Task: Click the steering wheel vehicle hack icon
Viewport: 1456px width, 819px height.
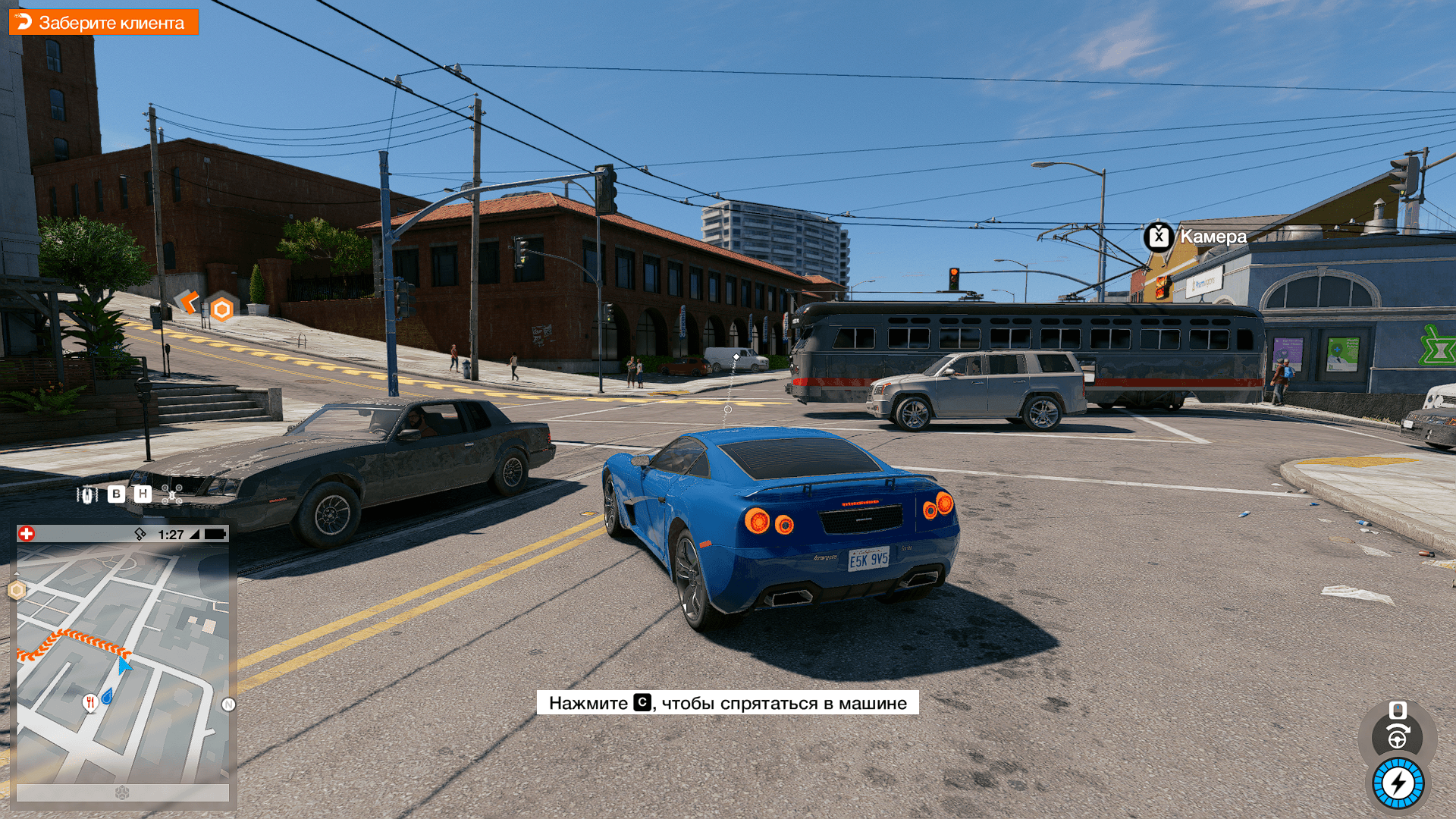Action: pos(1398,736)
